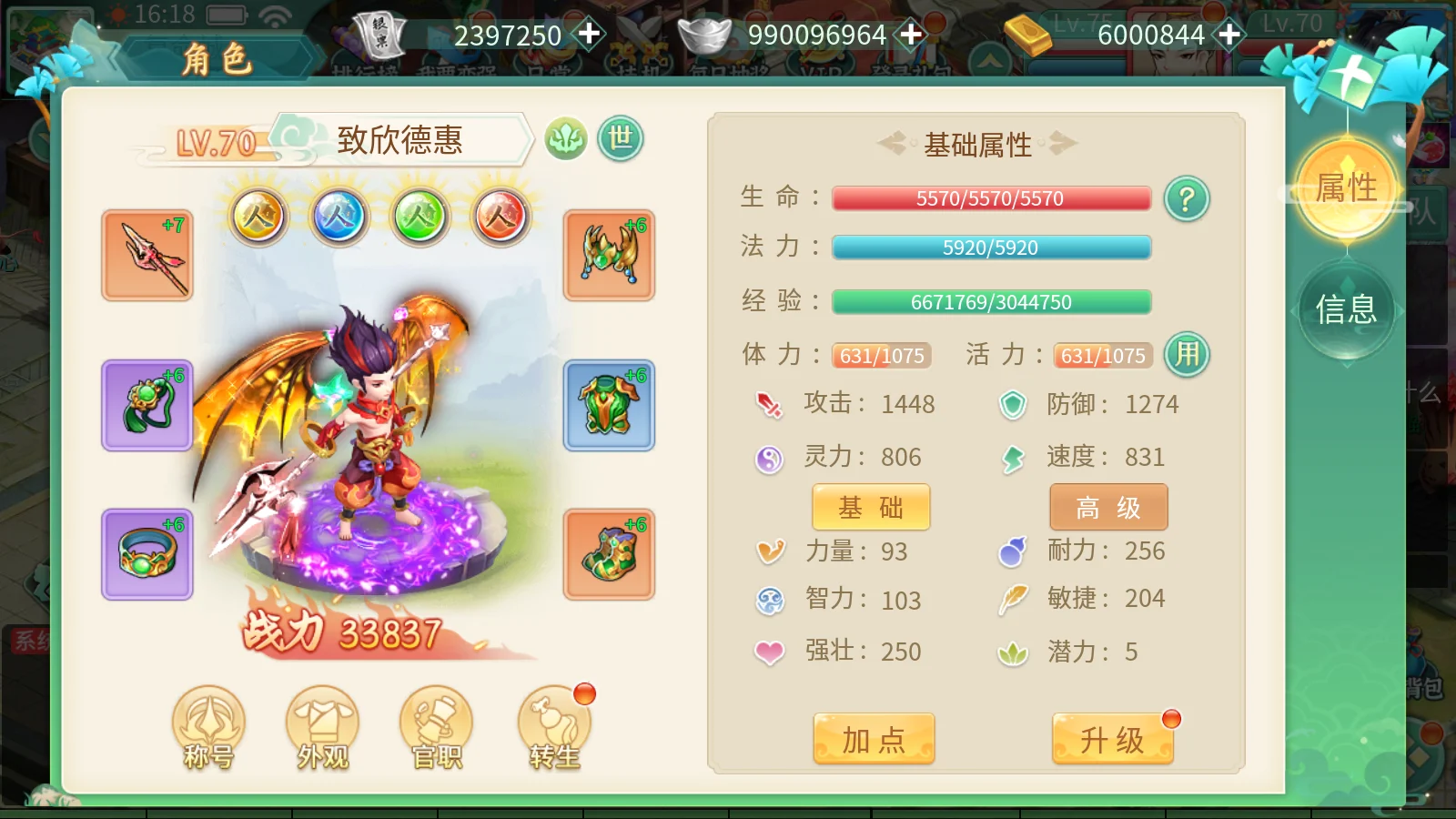Select the +7 spear weapon slot
Viewport: 1456px width, 819px height.
point(147,256)
